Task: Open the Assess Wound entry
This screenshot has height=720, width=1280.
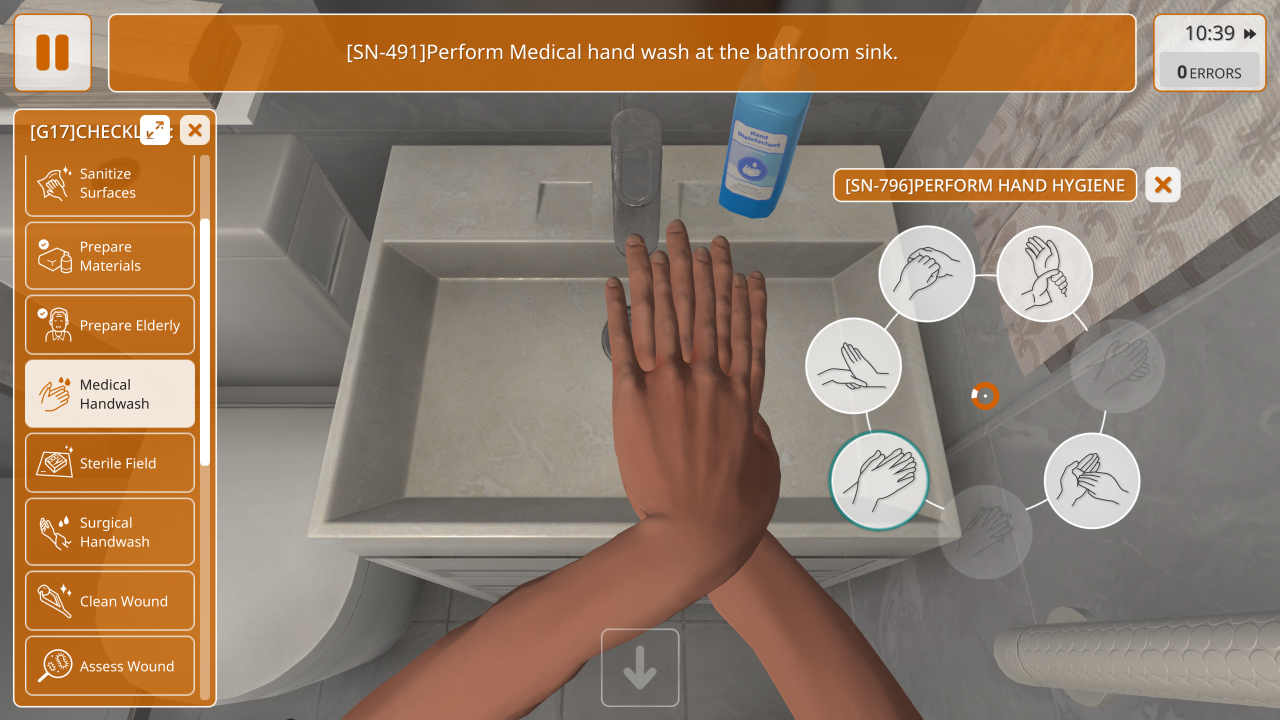Action: coord(110,666)
